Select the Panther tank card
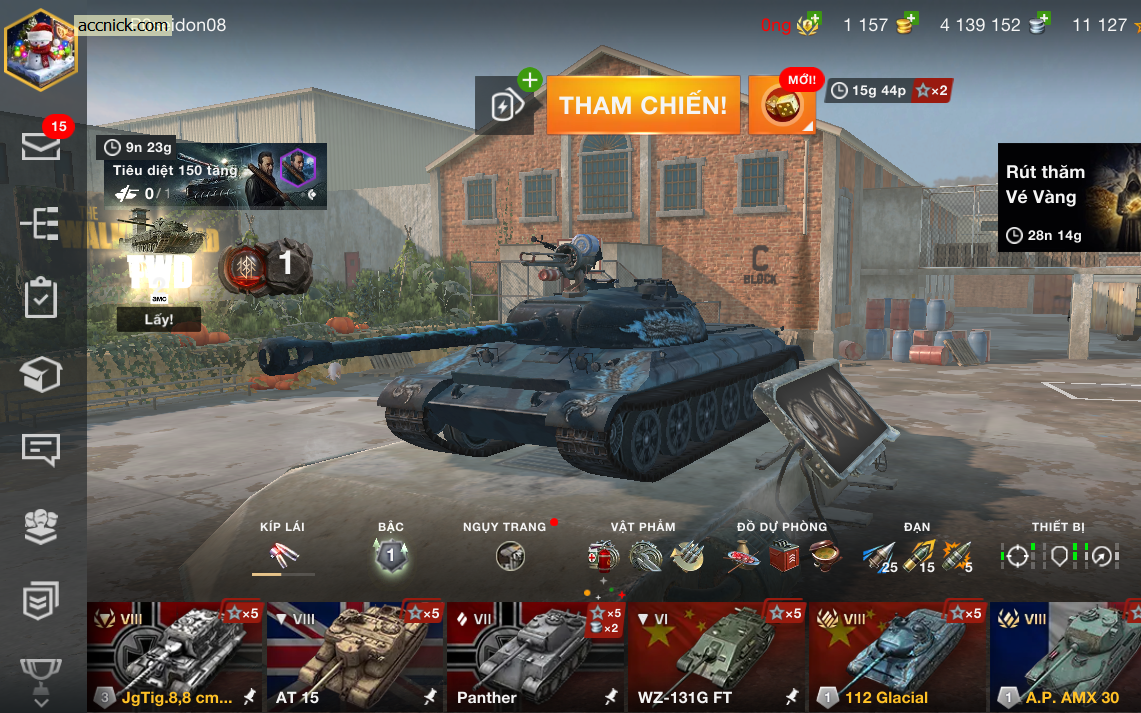The height and width of the screenshot is (713, 1141). (535, 656)
